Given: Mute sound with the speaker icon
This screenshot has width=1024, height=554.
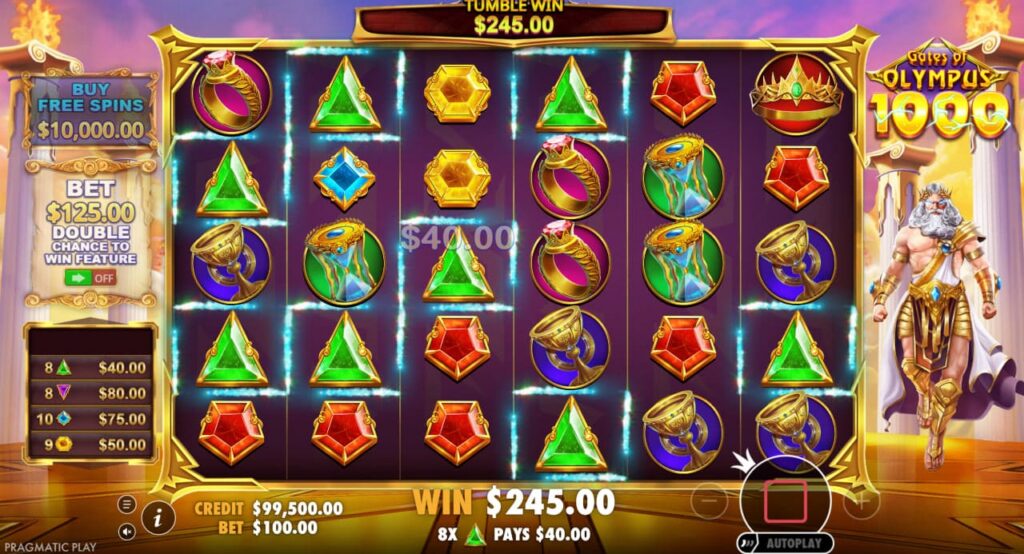Looking at the screenshot, I should pyautogui.click(x=128, y=531).
